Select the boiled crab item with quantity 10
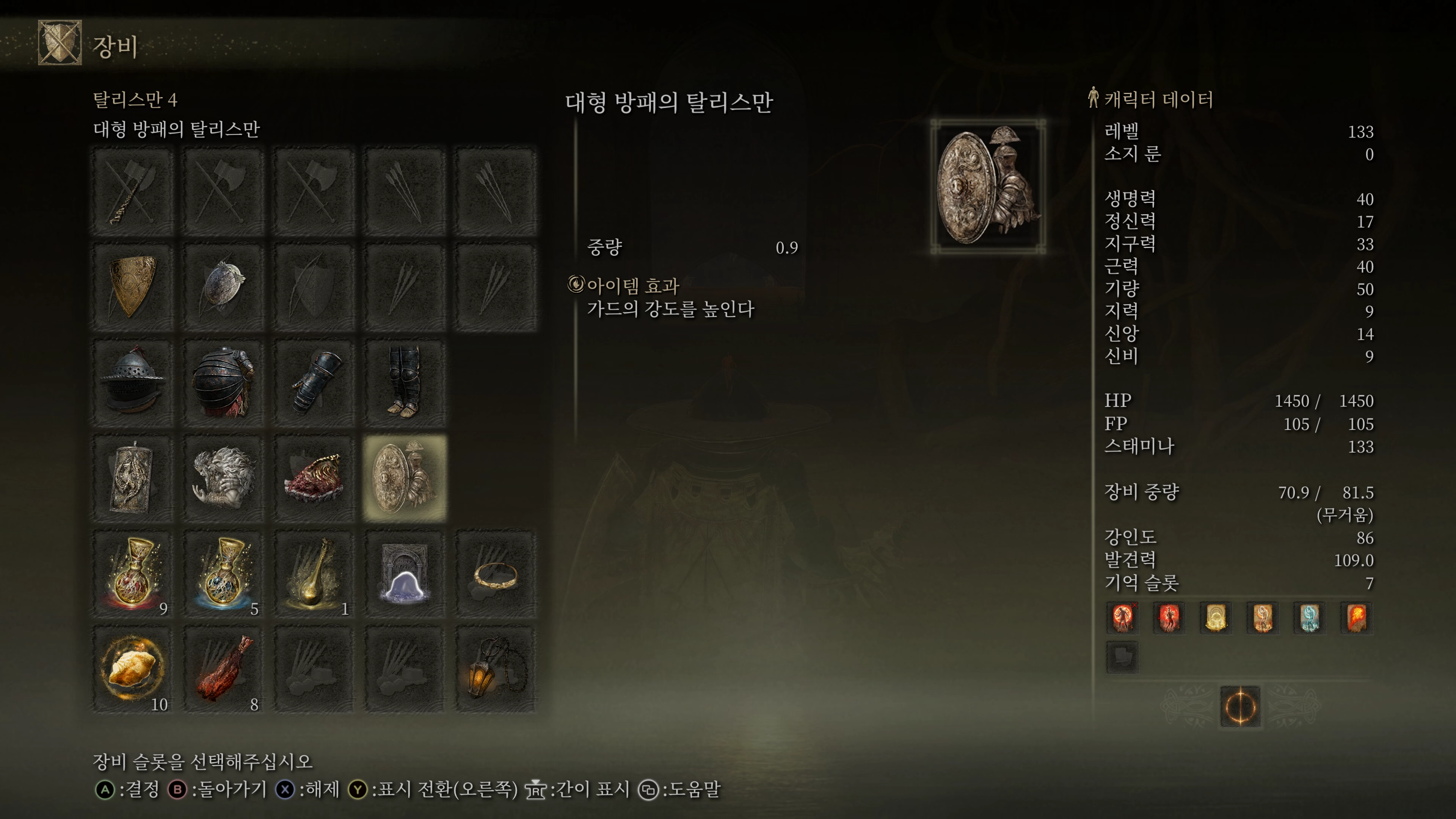 point(132,667)
